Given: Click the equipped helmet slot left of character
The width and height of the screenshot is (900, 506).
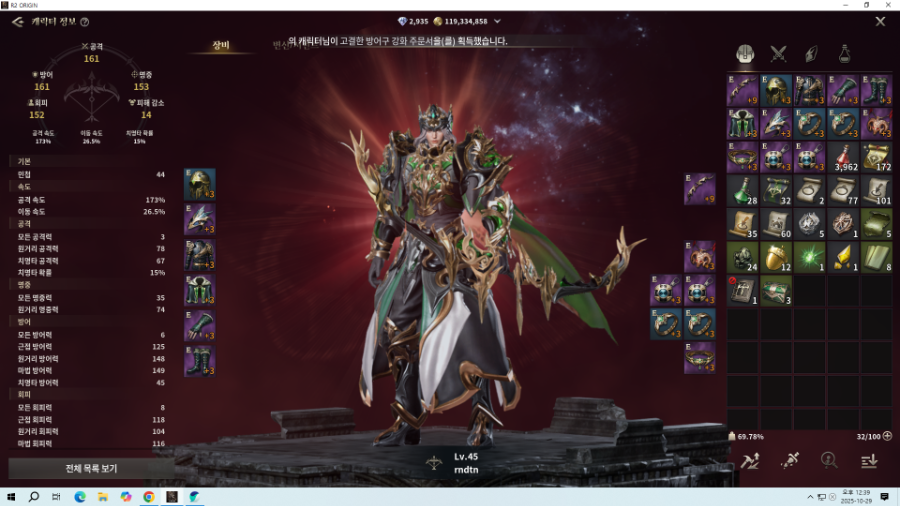Looking at the screenshot, I should (200, 185).
